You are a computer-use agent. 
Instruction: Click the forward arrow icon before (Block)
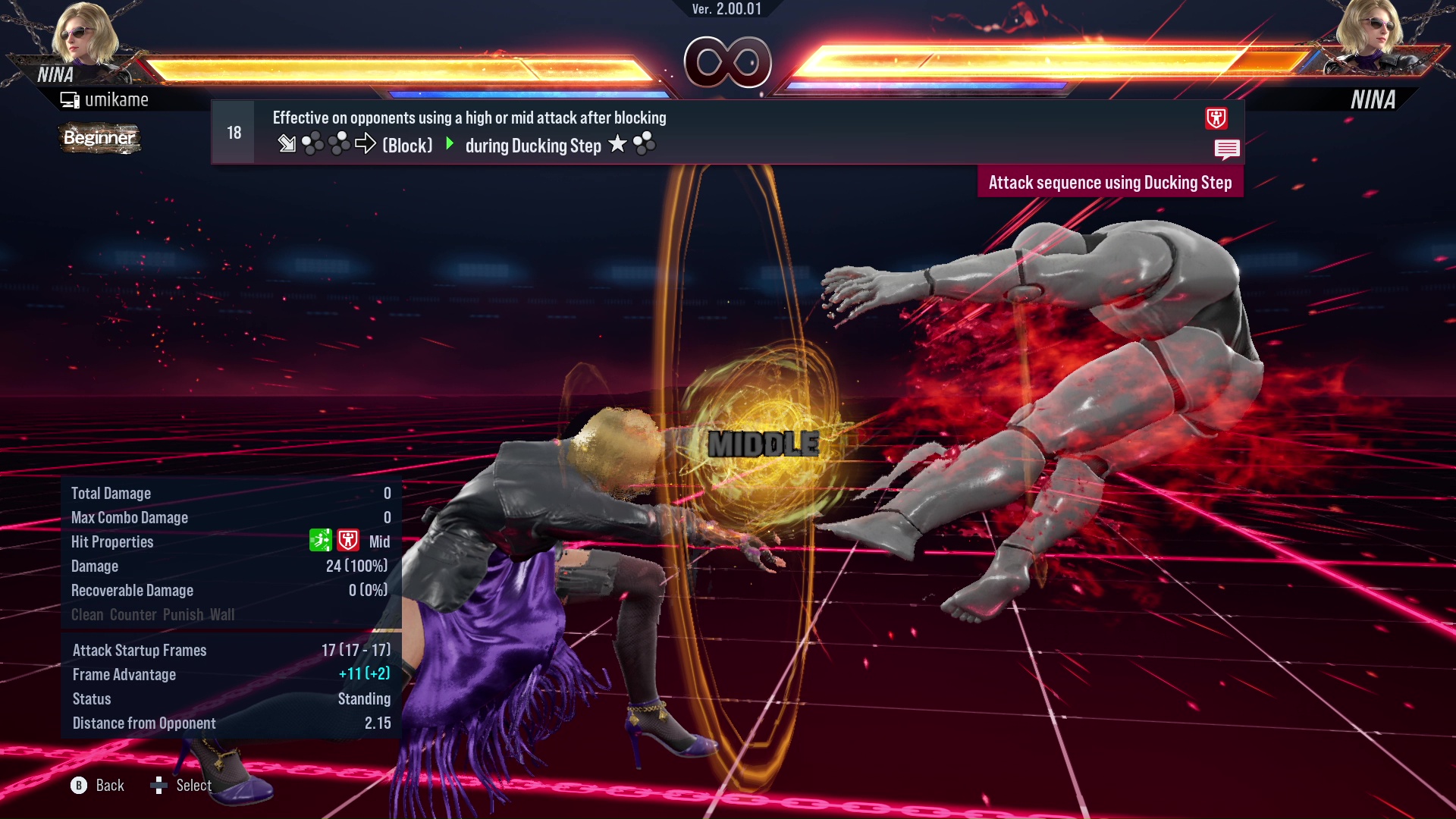[366, 144]
